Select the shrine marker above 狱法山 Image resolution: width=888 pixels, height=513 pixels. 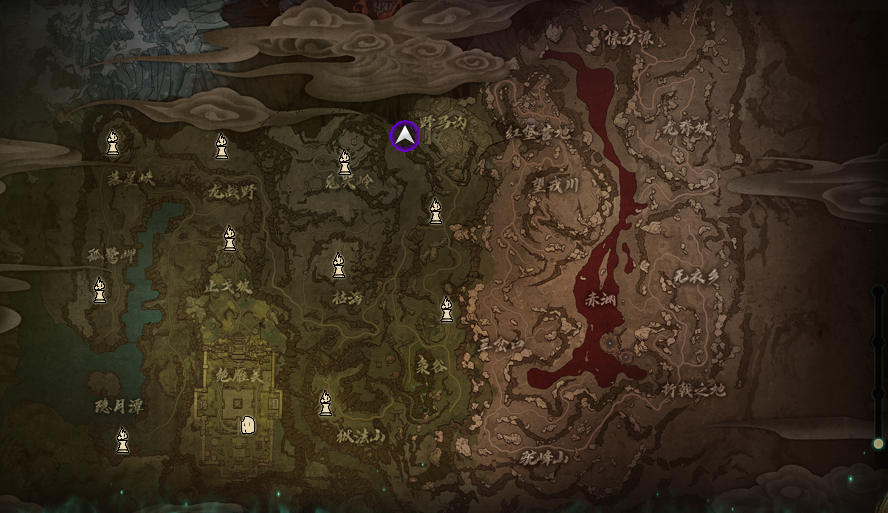pyautogui.click(x=325, y=404)
